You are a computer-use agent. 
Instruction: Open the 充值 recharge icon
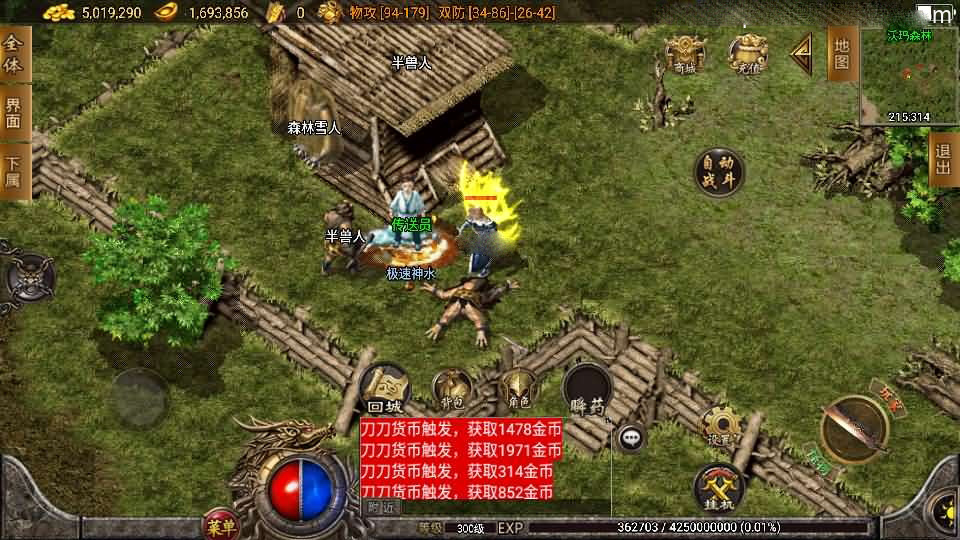[746, 54]
